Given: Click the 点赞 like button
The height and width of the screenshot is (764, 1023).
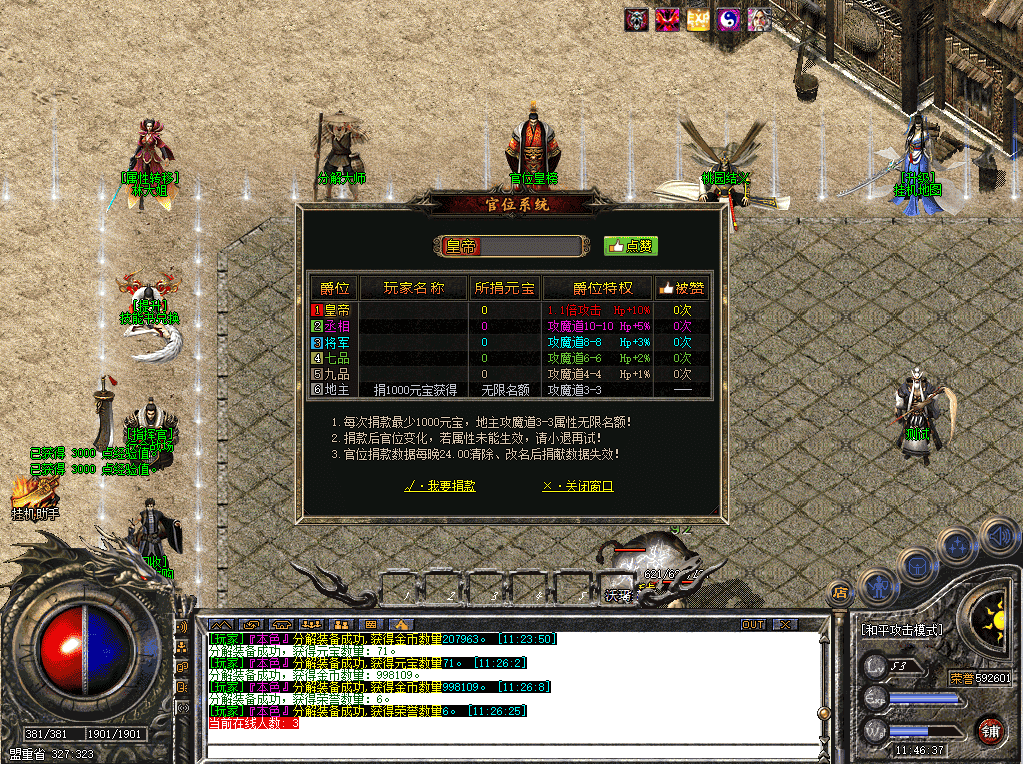Looking at the screenshot, I should (631, 246).
